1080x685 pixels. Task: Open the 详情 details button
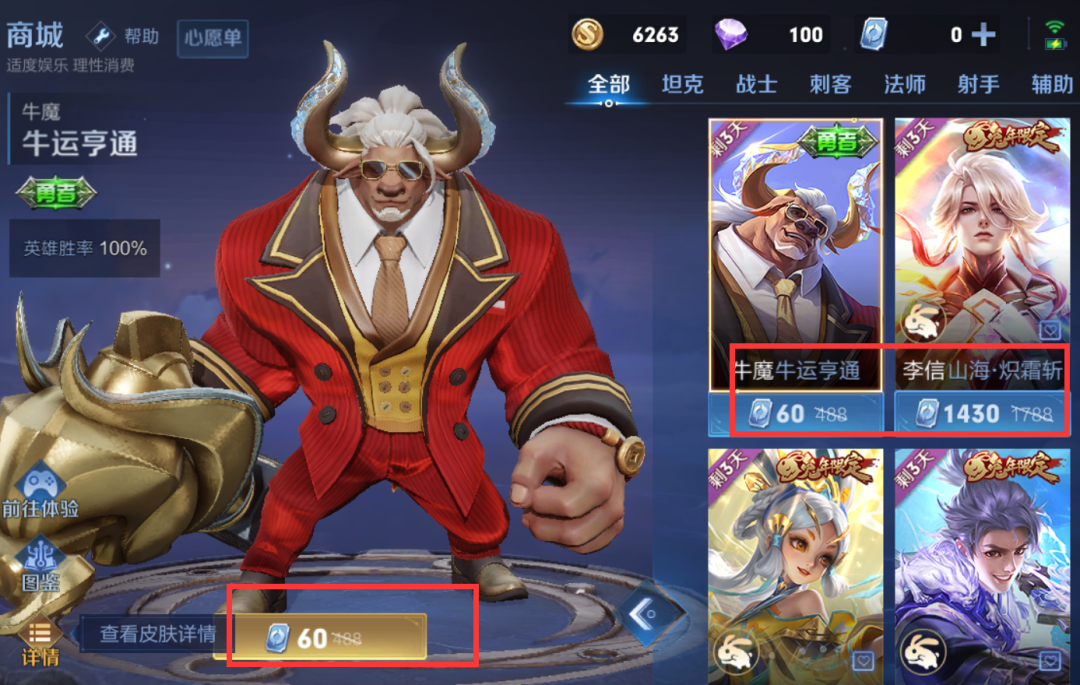(40, 643)
